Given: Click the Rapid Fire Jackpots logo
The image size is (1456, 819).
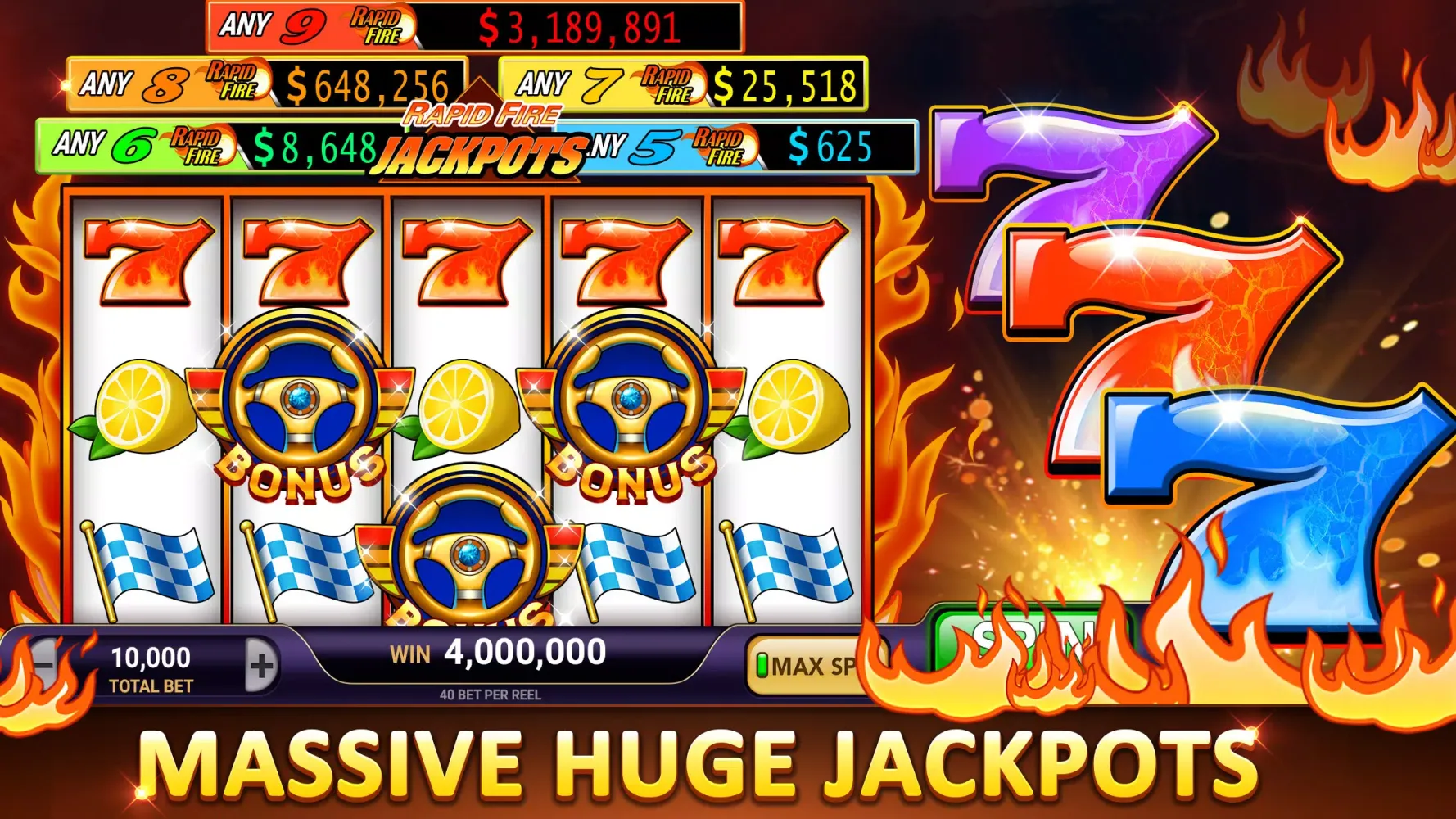Looking at the screenshot, I should pyautogui.click(x=480, y=139).
